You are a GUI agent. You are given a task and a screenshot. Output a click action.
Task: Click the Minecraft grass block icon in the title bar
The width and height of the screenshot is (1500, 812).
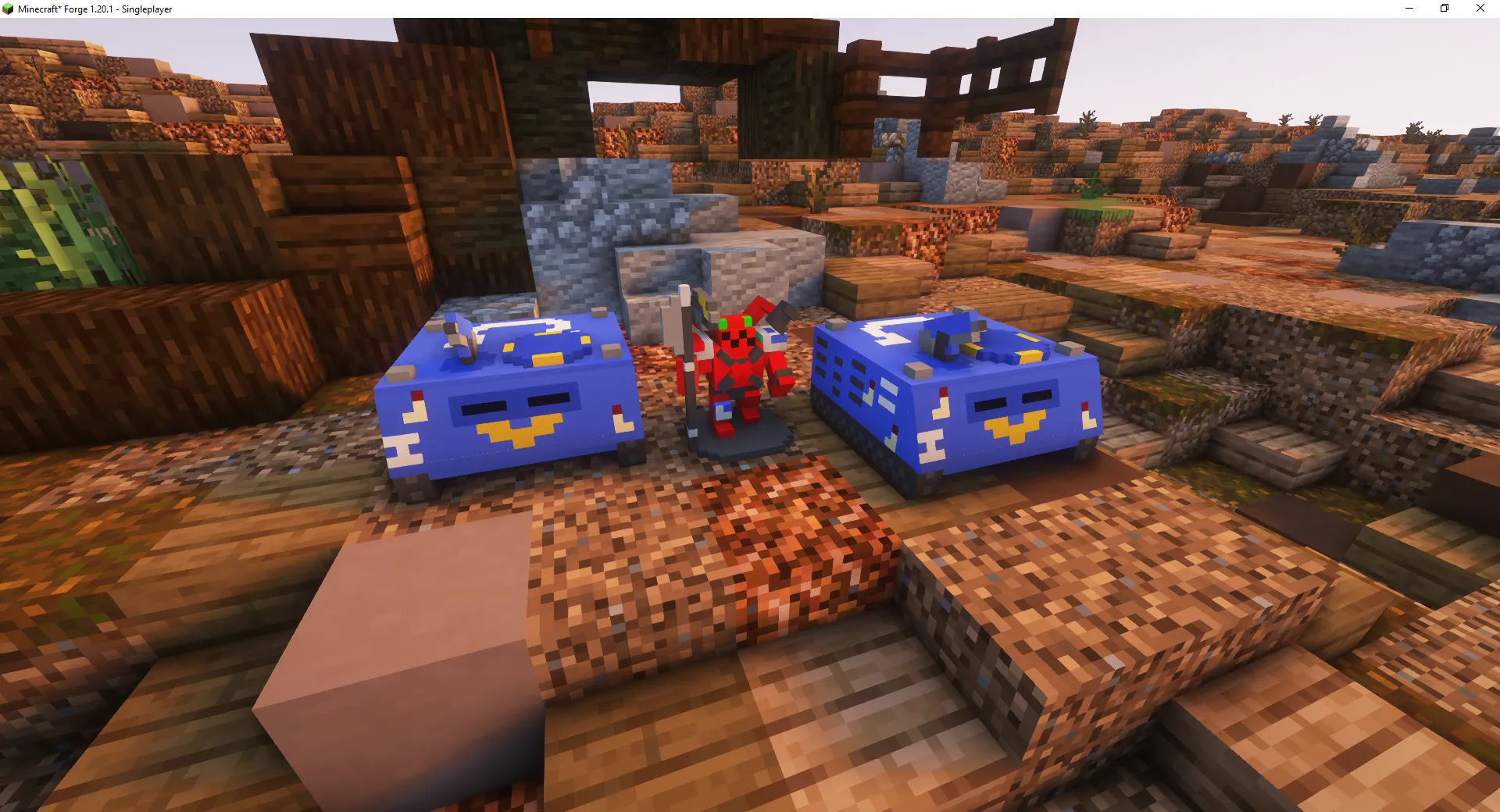tap(8, 9)
